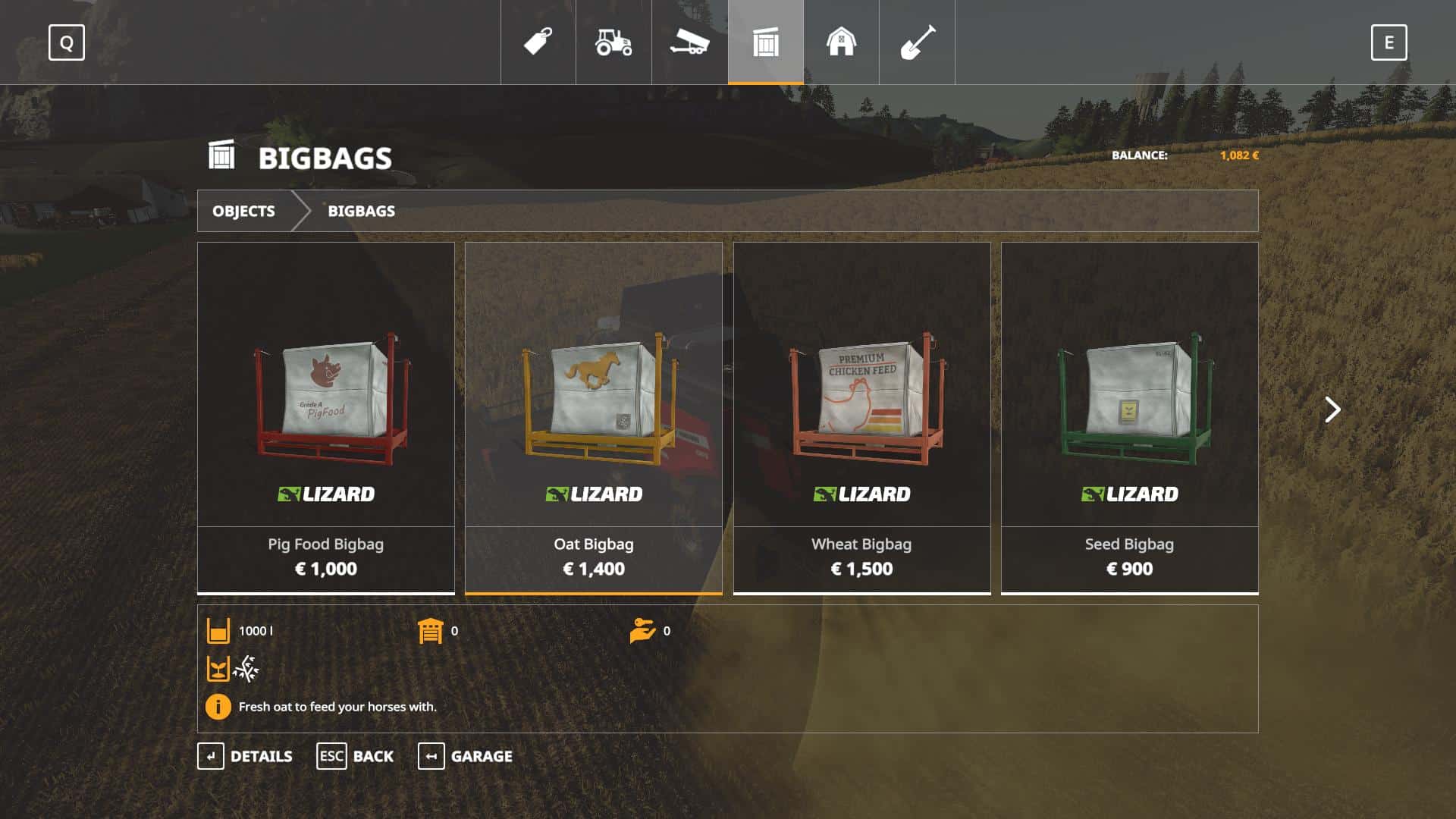
Task: Select the Pig Food Bigbag item
Action: coord(325,417)
